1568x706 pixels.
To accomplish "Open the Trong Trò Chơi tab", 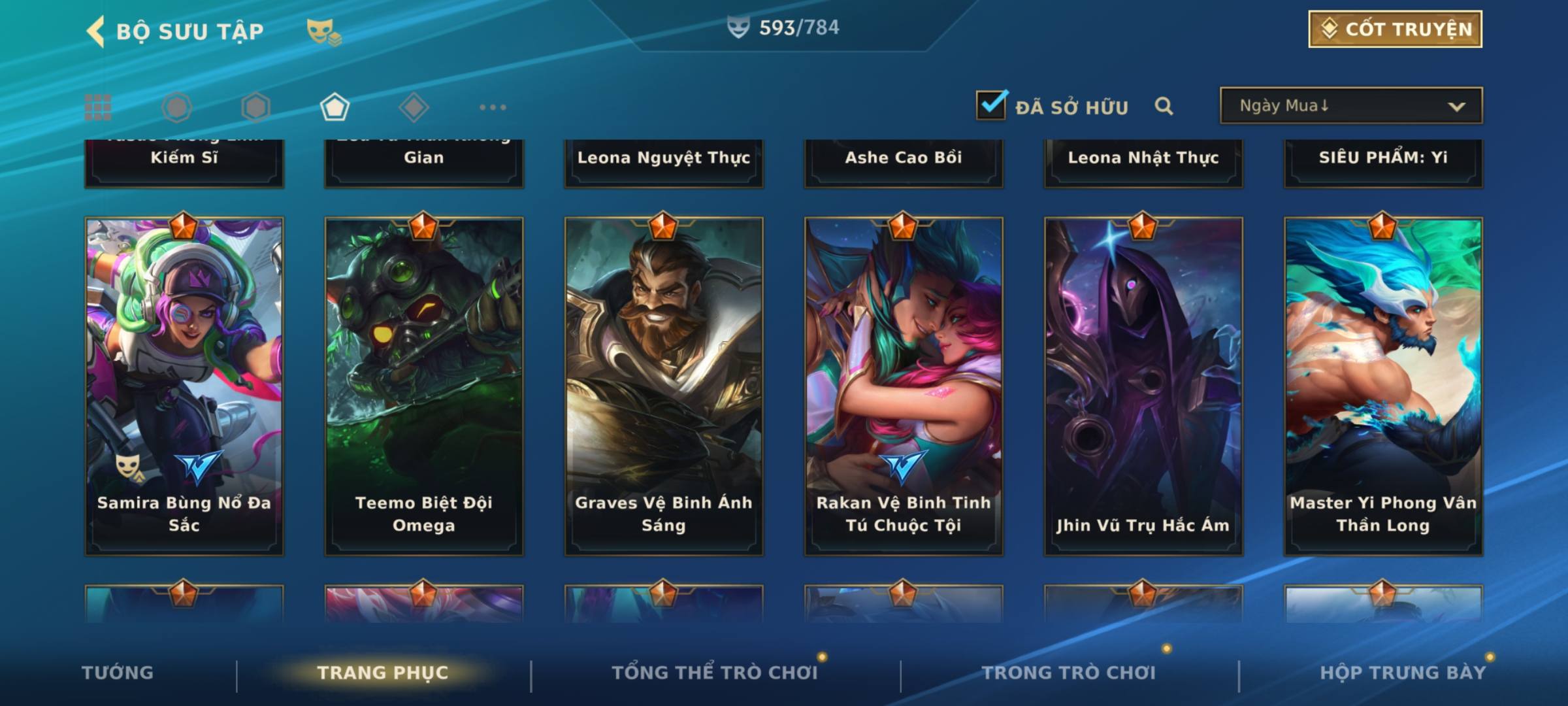I will click(1068, 673).
